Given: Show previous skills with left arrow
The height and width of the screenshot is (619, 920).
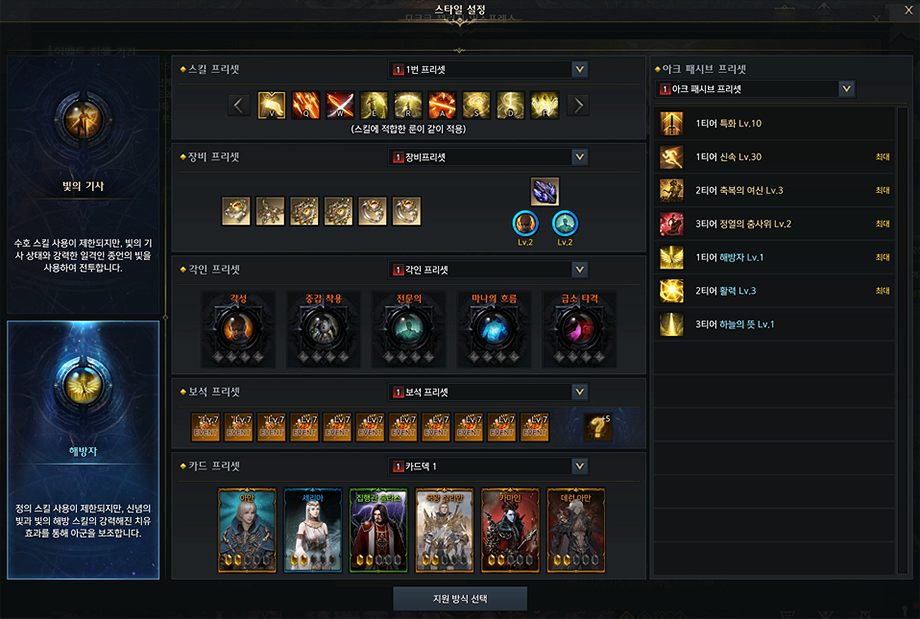Looking at the screenshot, I should click(239, 105).
